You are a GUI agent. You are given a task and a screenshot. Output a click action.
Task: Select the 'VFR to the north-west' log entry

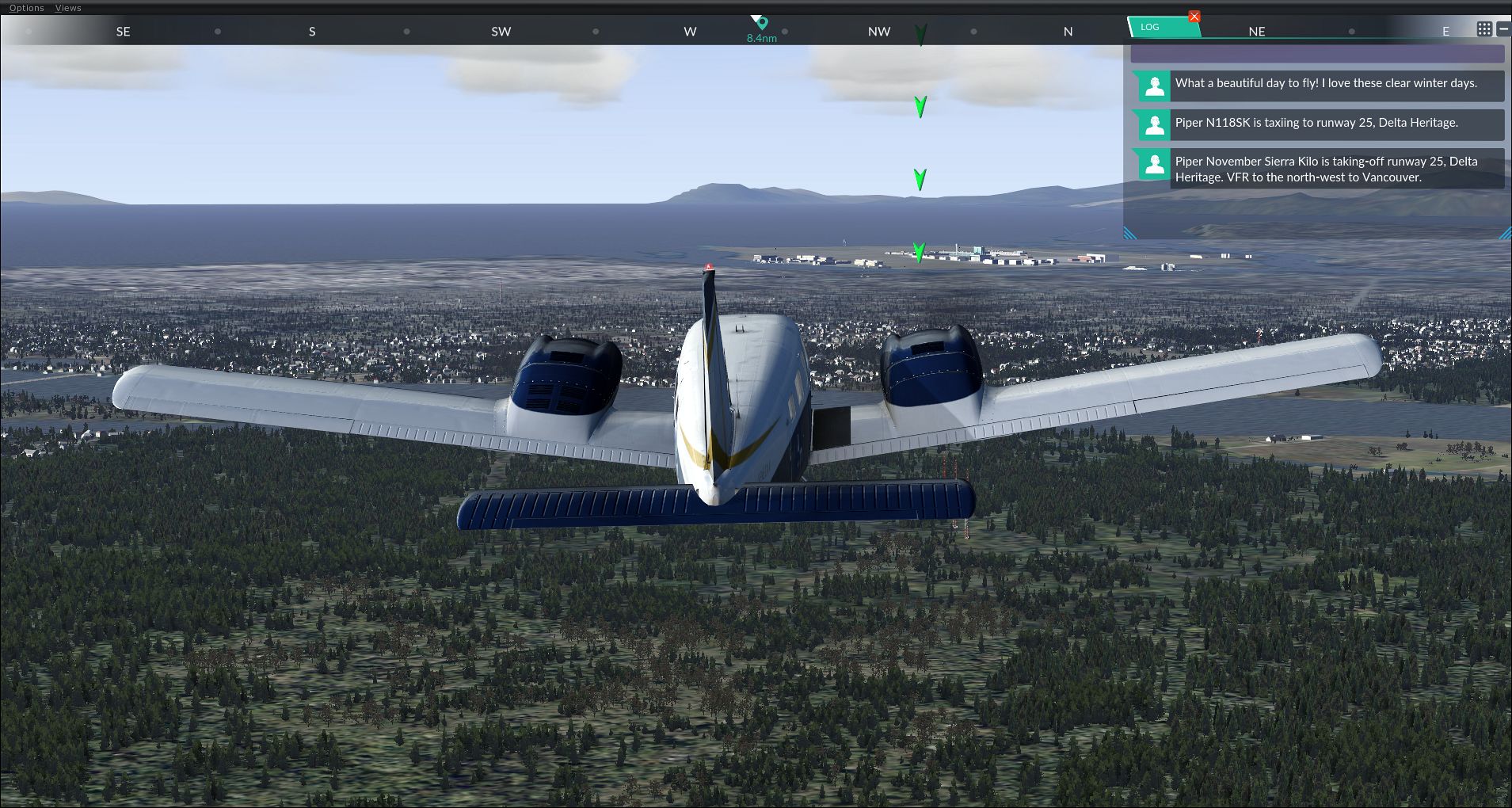[1325, 169]
